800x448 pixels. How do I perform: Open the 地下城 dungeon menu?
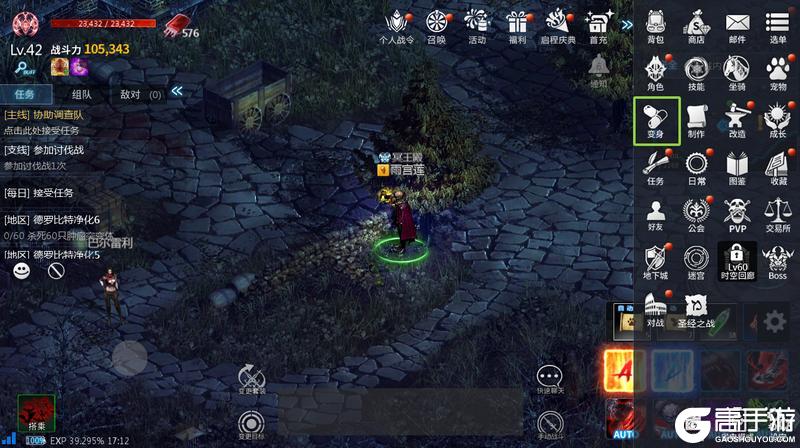click(656, 261)
